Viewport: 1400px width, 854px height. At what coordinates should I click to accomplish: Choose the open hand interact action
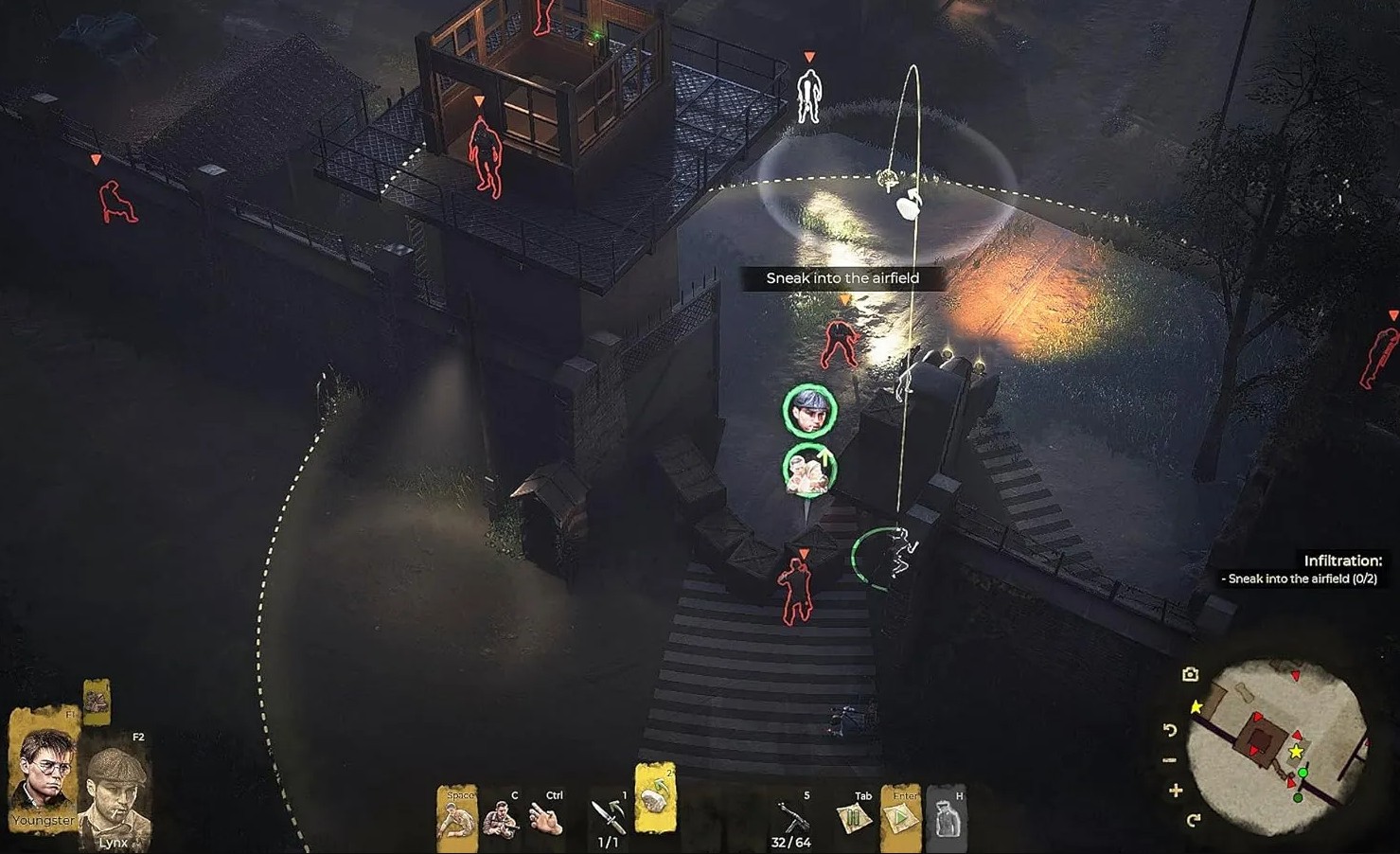pos(545,818)
